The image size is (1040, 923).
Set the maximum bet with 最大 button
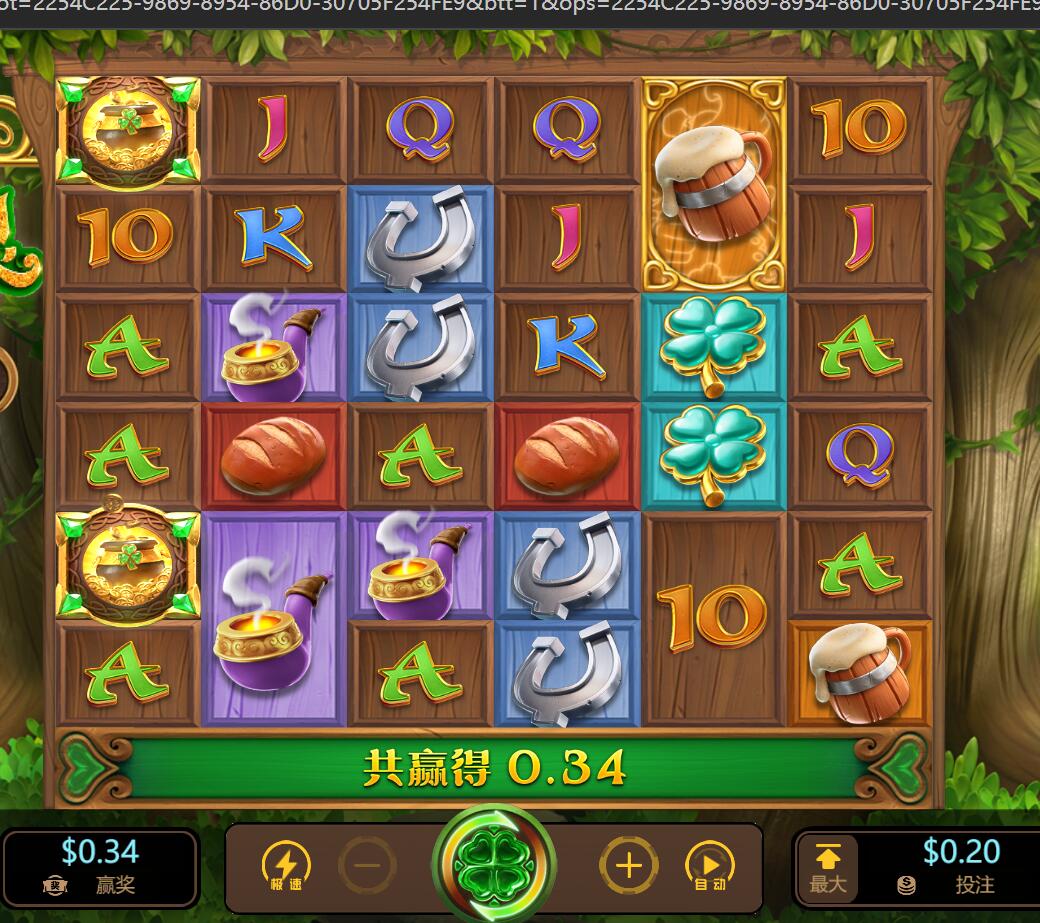tap(827, 868)
